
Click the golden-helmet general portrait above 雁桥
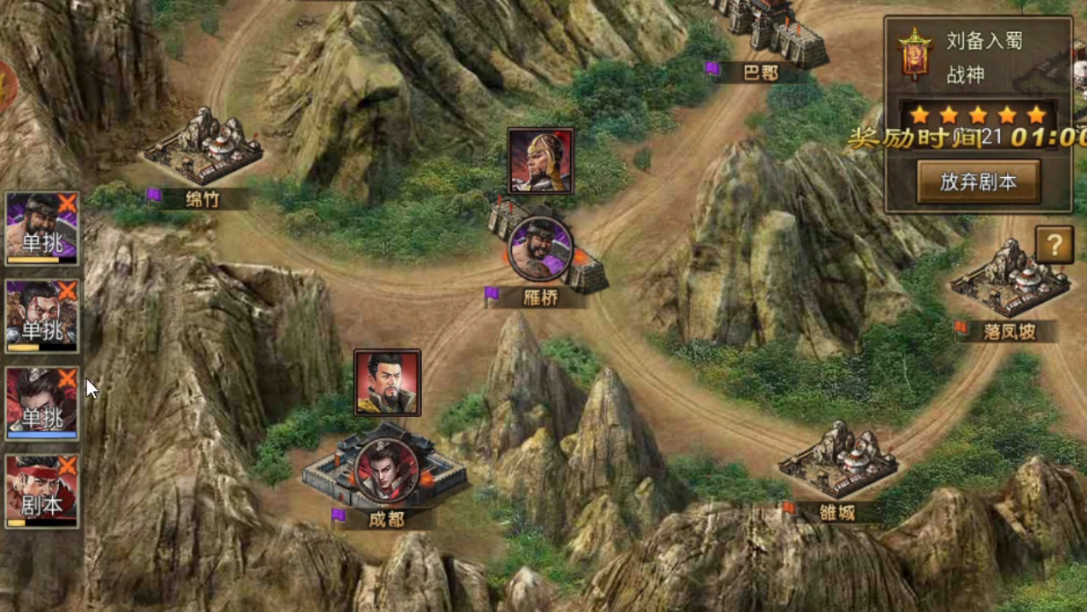point(540,160)
